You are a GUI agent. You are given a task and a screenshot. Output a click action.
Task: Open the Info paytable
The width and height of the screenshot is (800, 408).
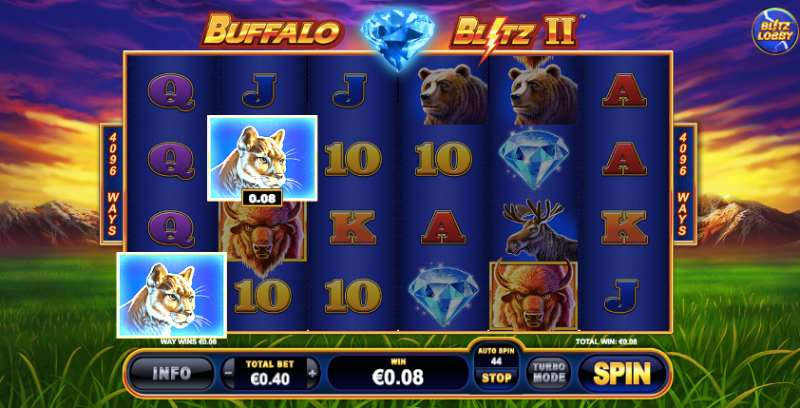coord(171,373)
